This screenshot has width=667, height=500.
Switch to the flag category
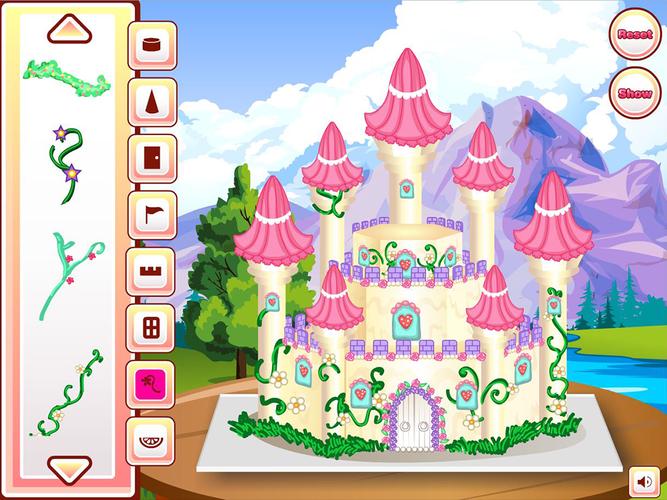pyautogui.click(x=152, y=215)
